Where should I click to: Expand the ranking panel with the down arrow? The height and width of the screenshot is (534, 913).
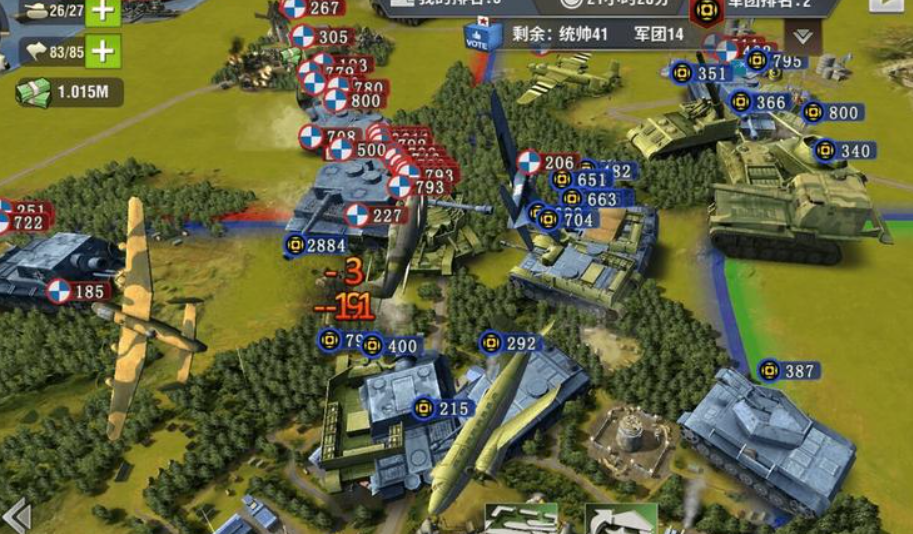(x=802, y=36)
